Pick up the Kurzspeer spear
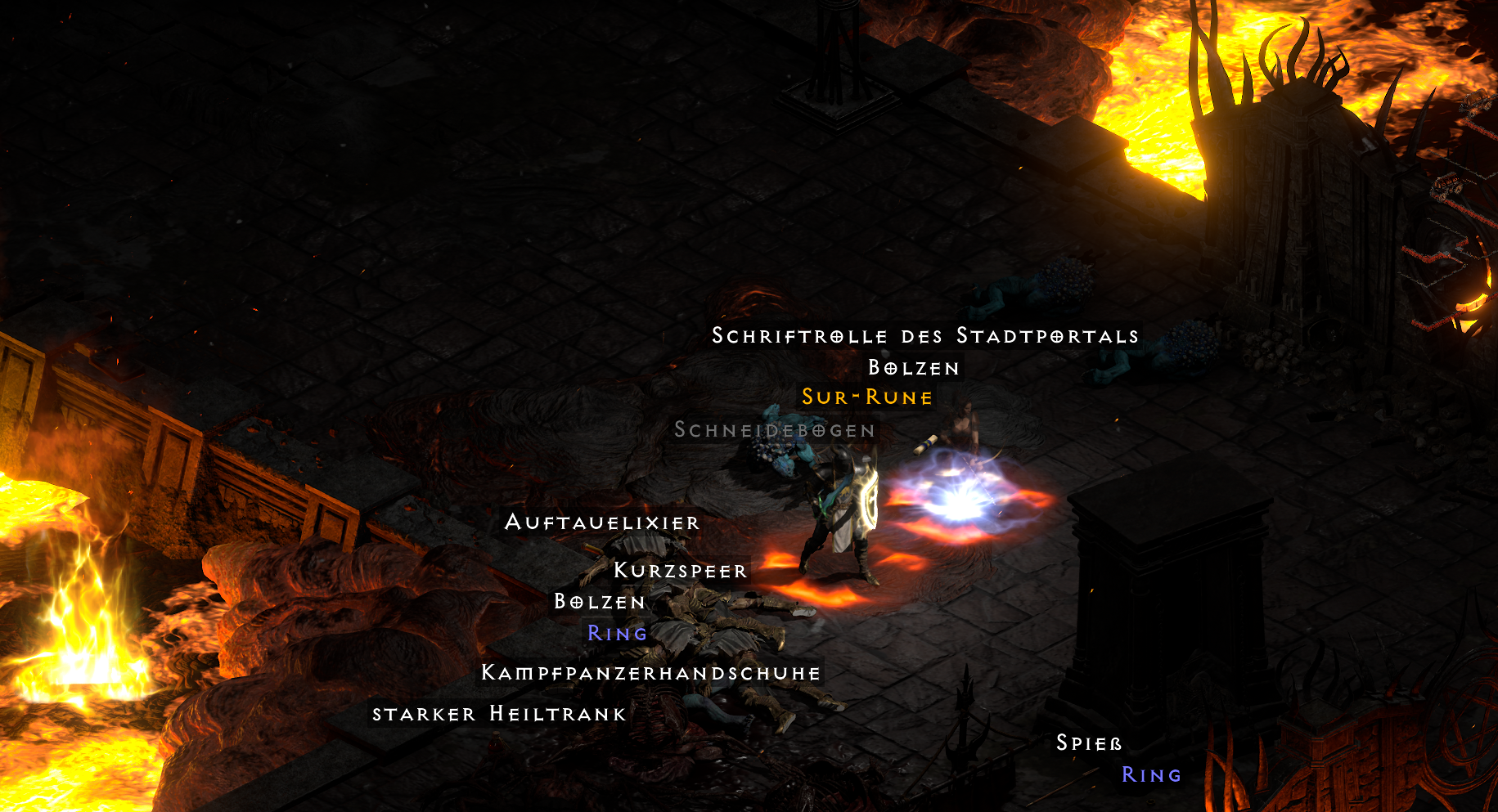 pos(680,572)
